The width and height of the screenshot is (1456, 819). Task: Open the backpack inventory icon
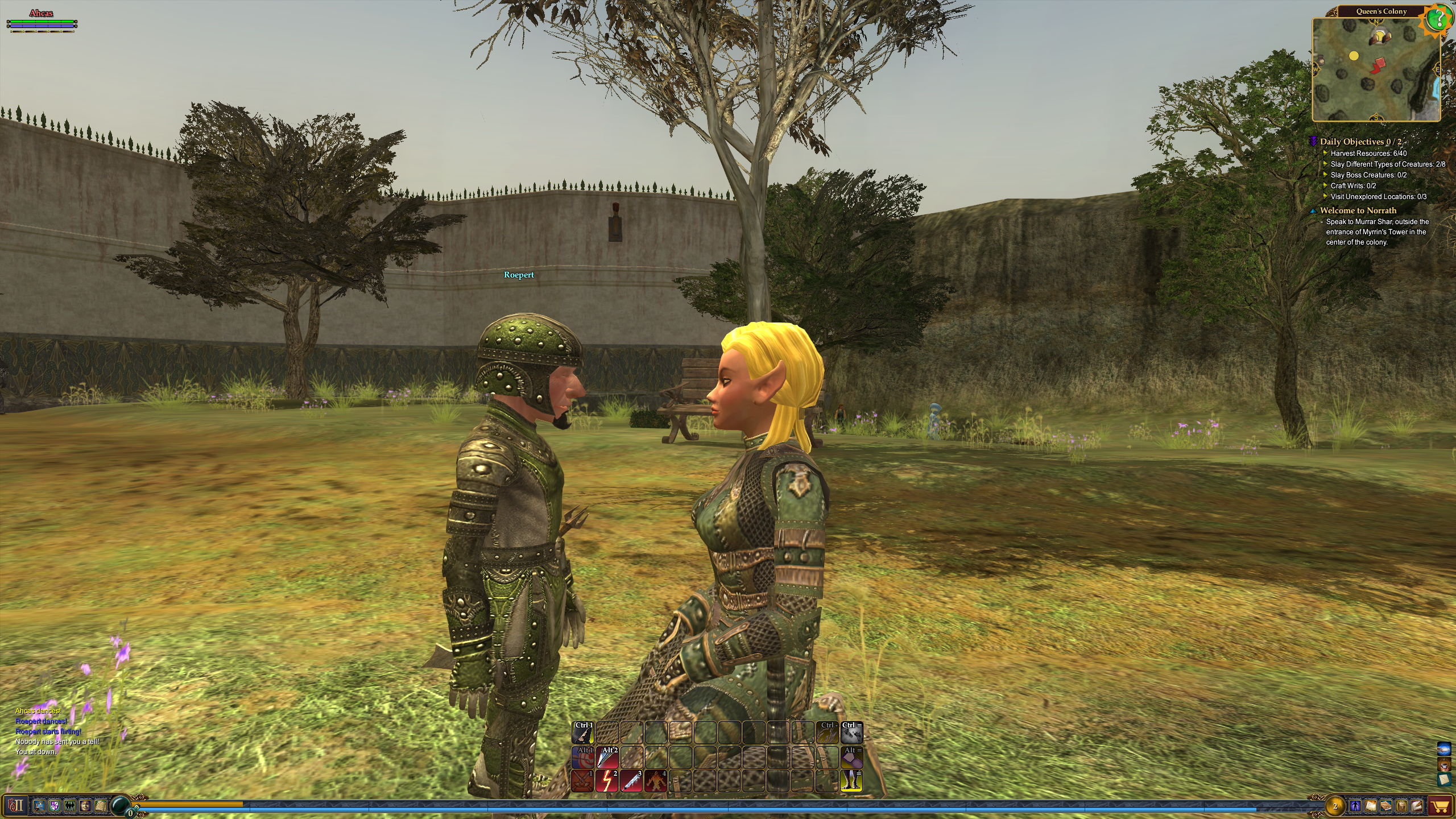coord(1401,806)
